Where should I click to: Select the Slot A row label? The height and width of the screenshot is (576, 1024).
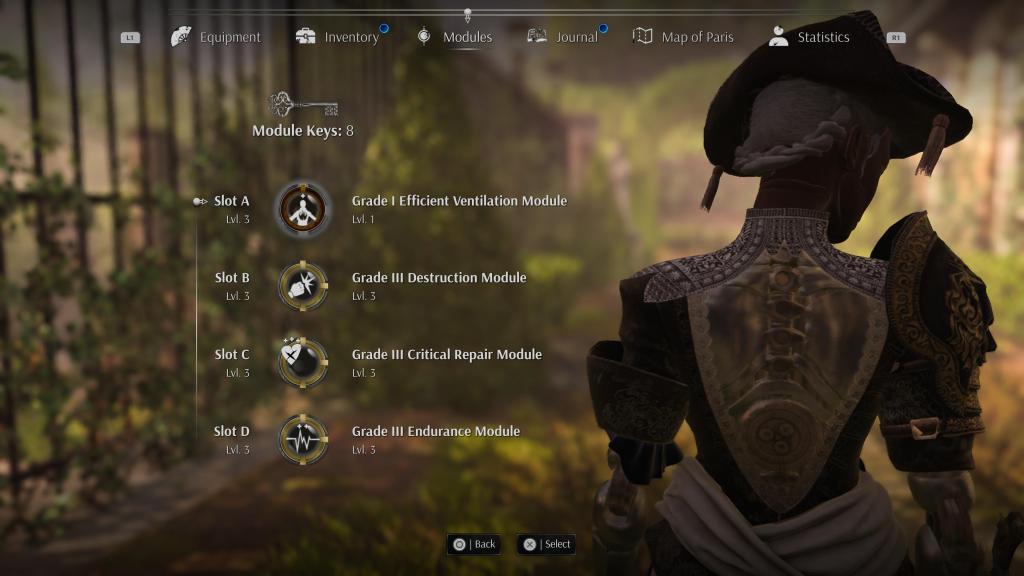click(x=232, y=201)
